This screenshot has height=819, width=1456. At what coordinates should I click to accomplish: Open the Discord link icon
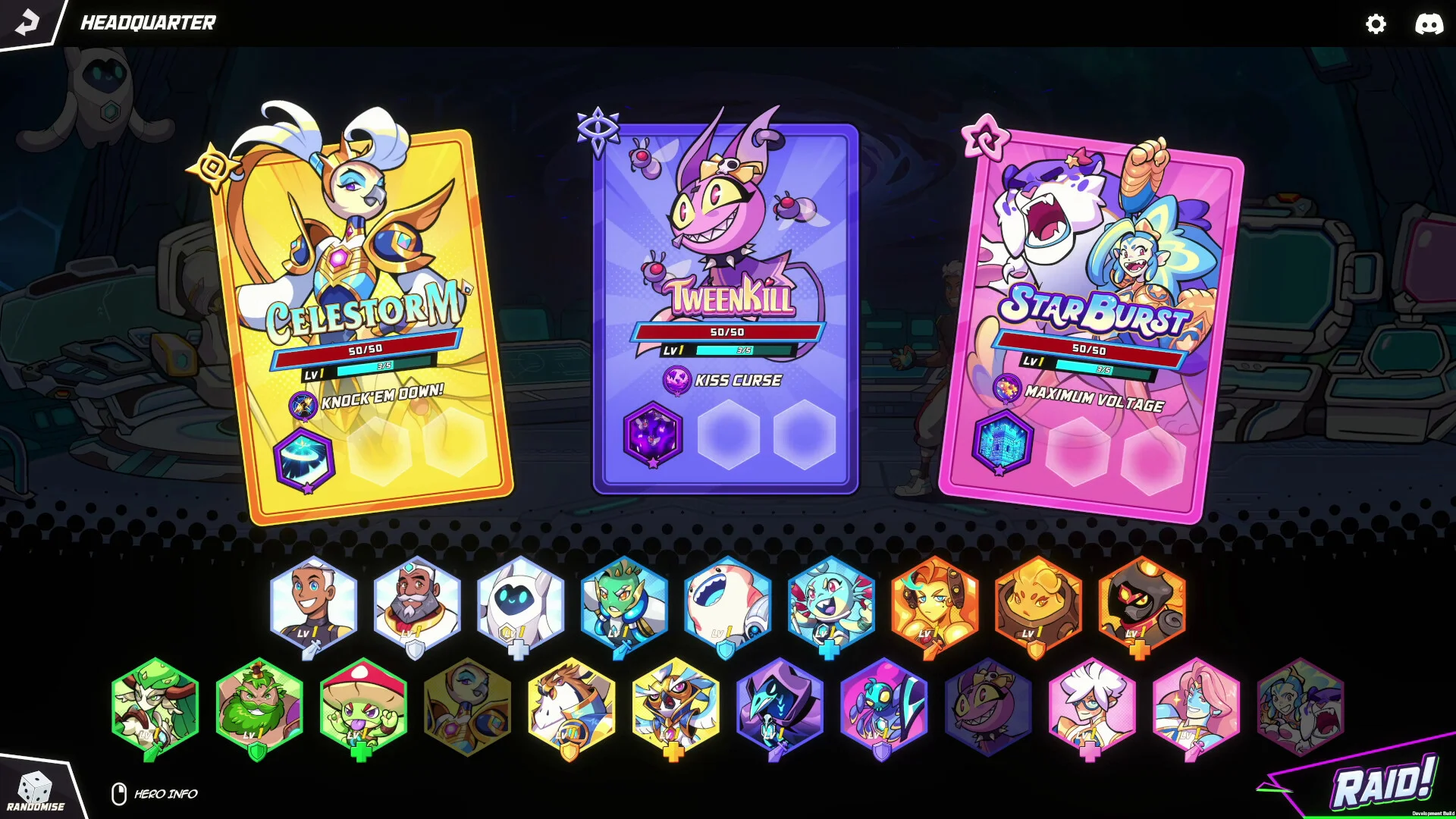[1429, 24]
